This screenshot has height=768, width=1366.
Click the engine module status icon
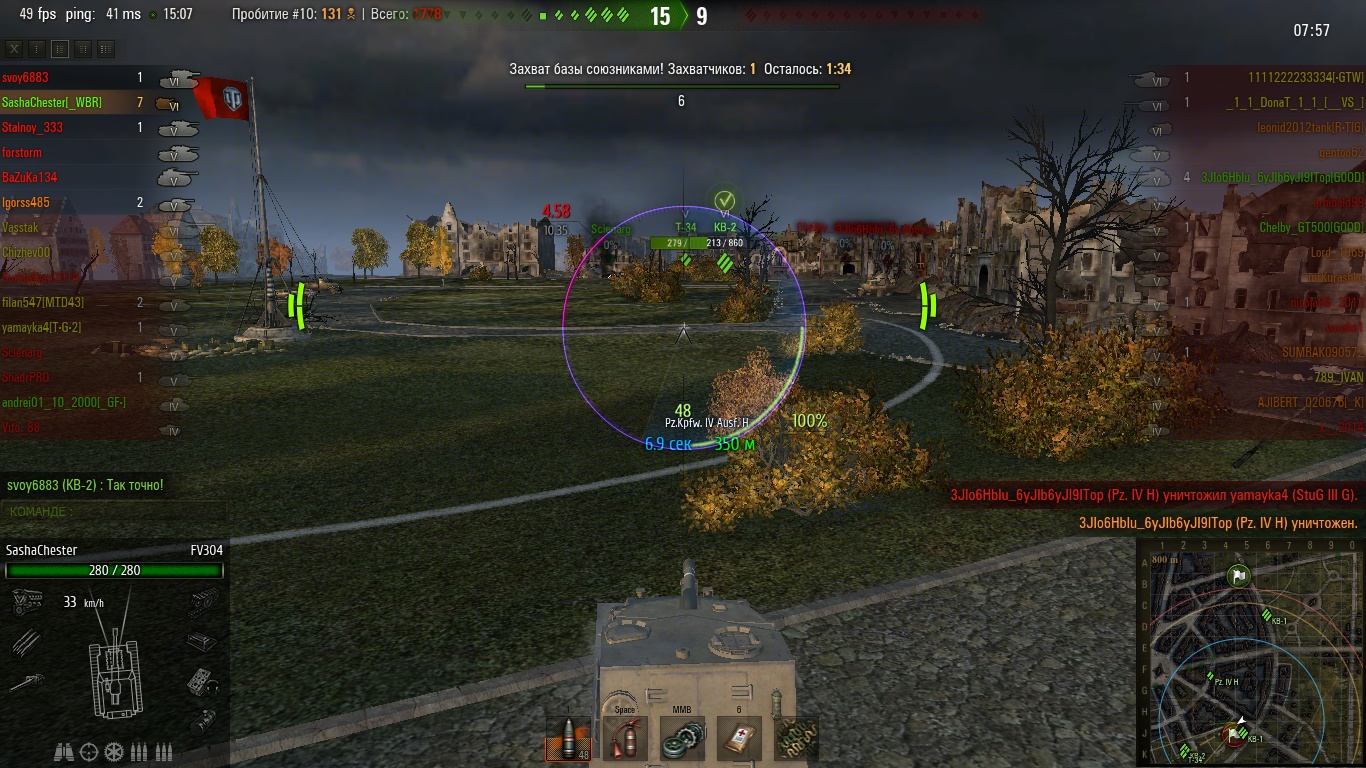coord(27,601)
